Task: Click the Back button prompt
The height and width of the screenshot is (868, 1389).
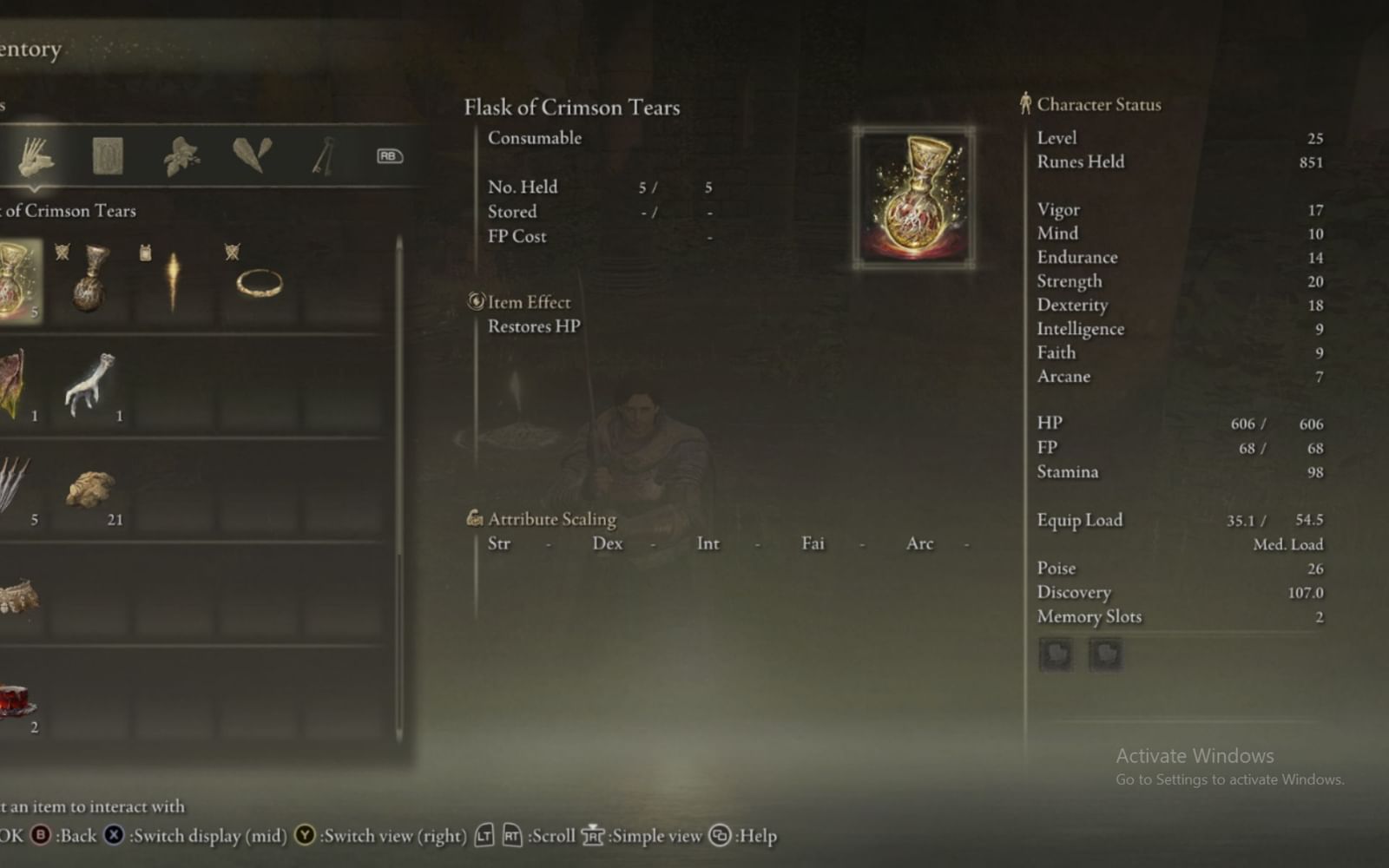Action: (x=38, y=836)
